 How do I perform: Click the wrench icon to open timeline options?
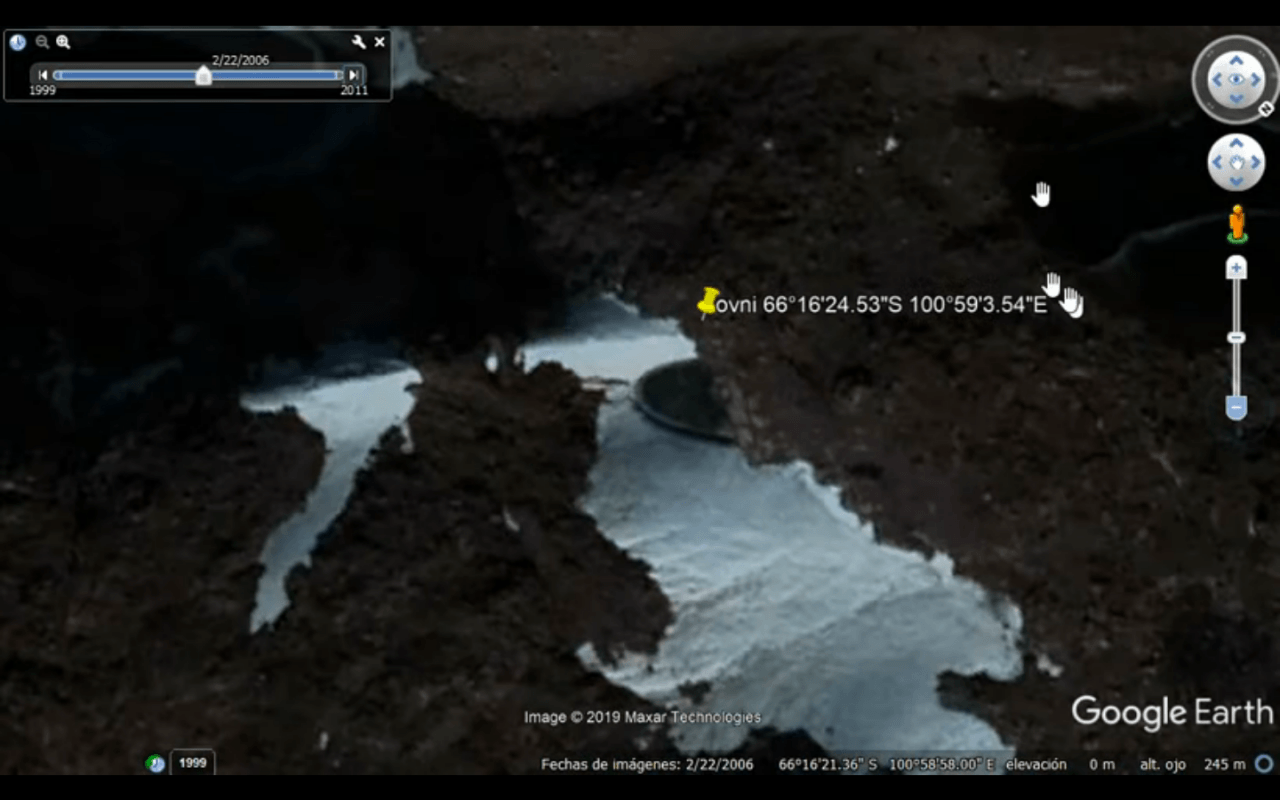[x=357, y=42]
